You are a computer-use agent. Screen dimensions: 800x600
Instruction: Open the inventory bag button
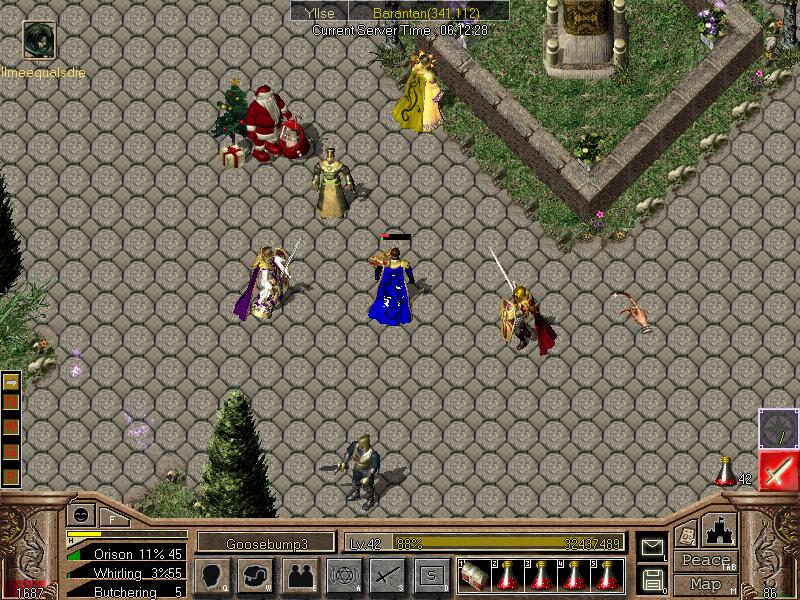tap(255, 576)
